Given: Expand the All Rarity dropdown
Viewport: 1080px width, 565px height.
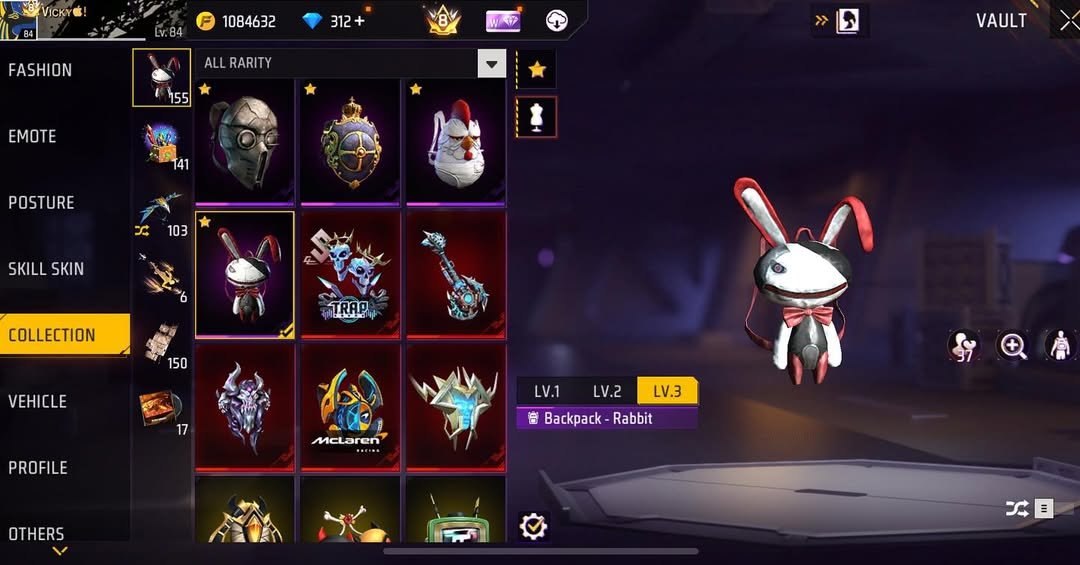Looking at the screenshot, I should click(491, 64).
